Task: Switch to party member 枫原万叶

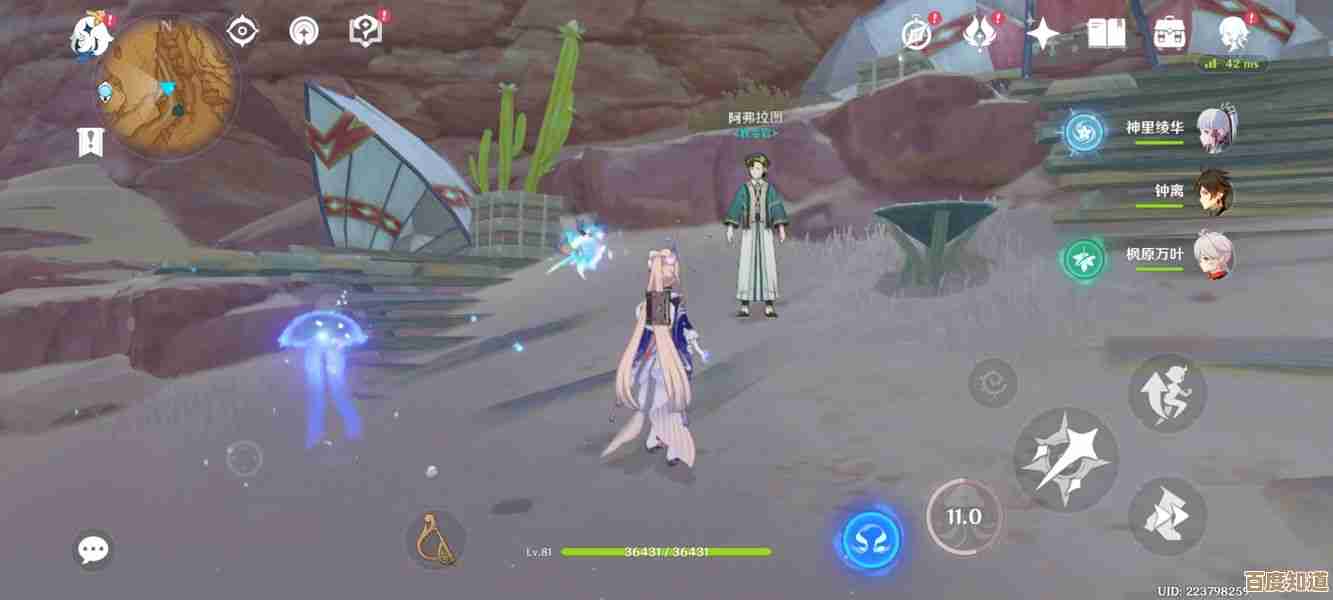Action: [1215, 255]
